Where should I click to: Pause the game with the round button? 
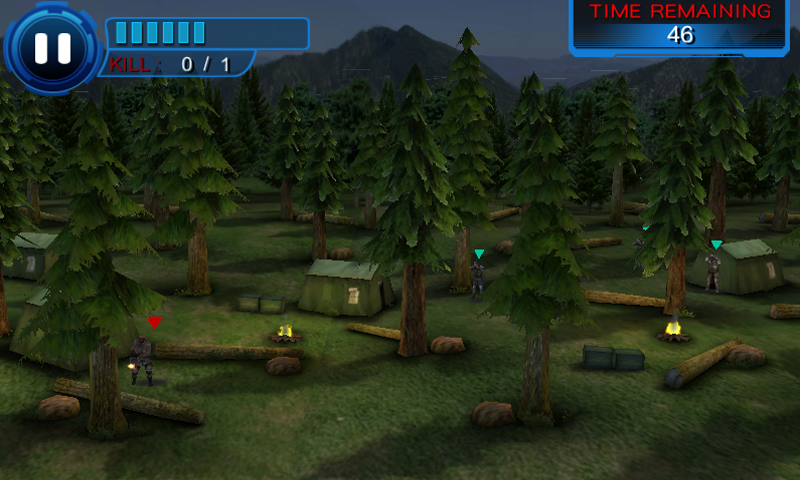(x=52, y=47)
